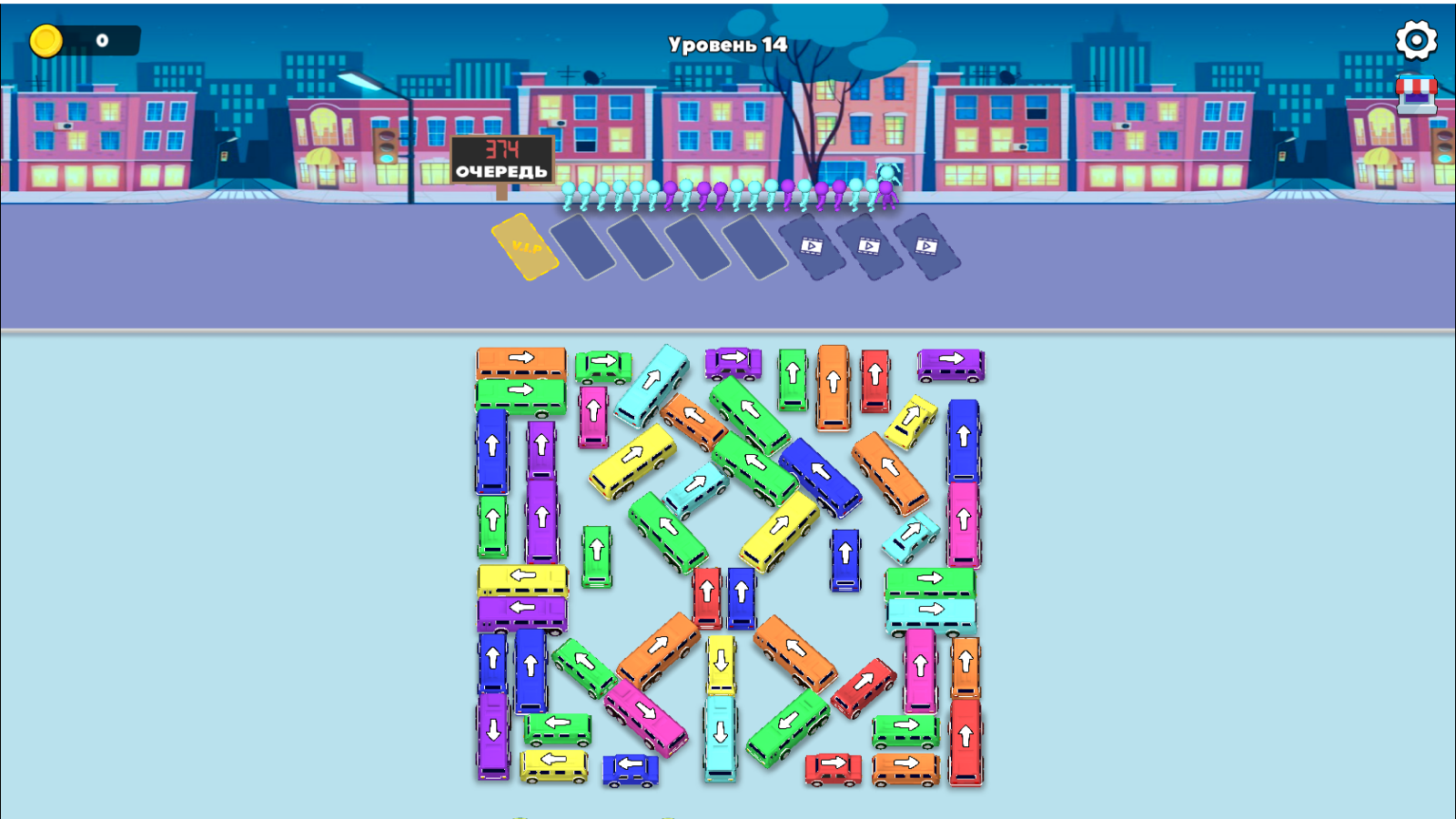The image size is (1456, 819).
Task: Open the settings gear
Action: point(1416,41)
